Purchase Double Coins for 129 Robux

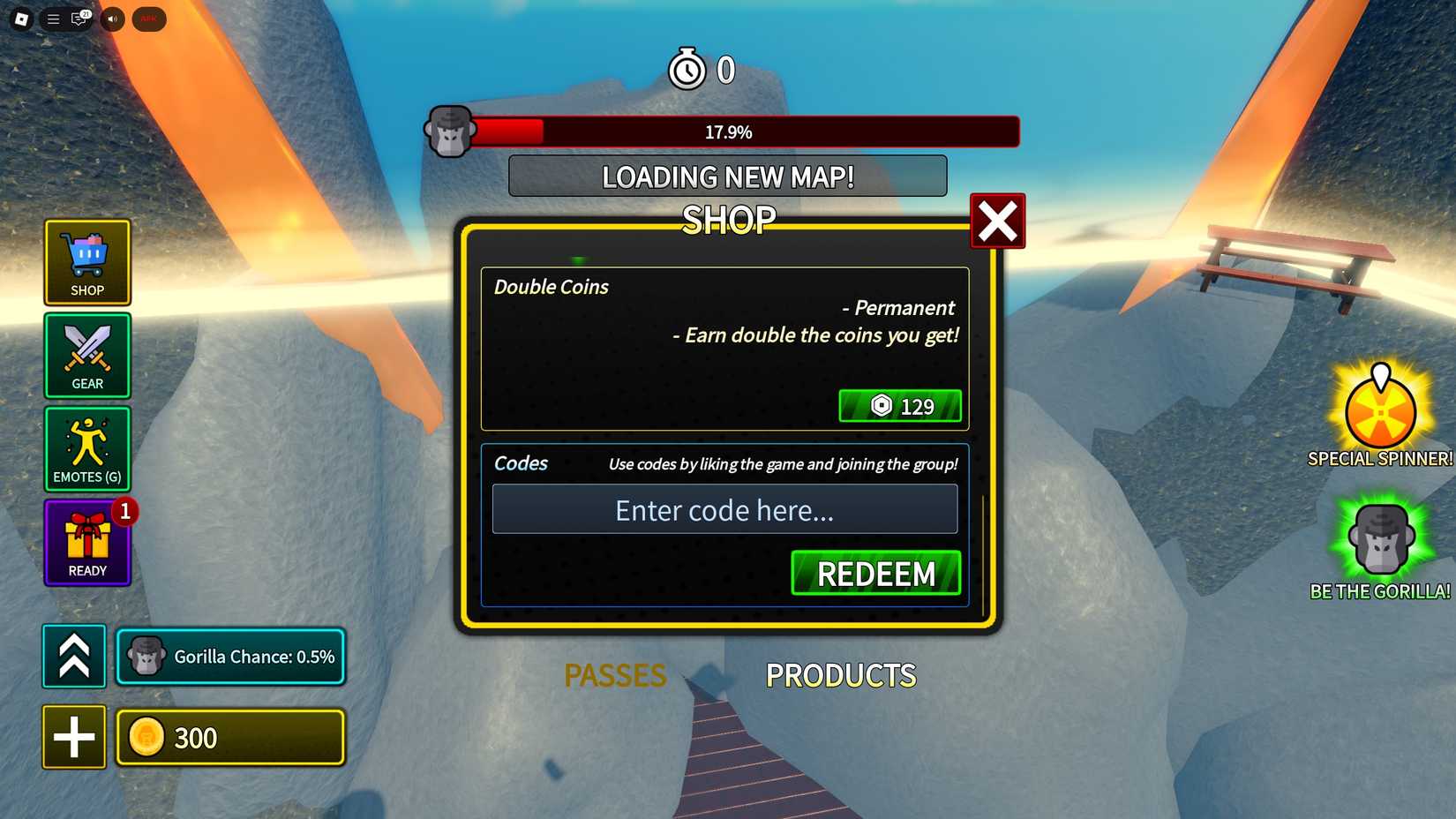900,406
